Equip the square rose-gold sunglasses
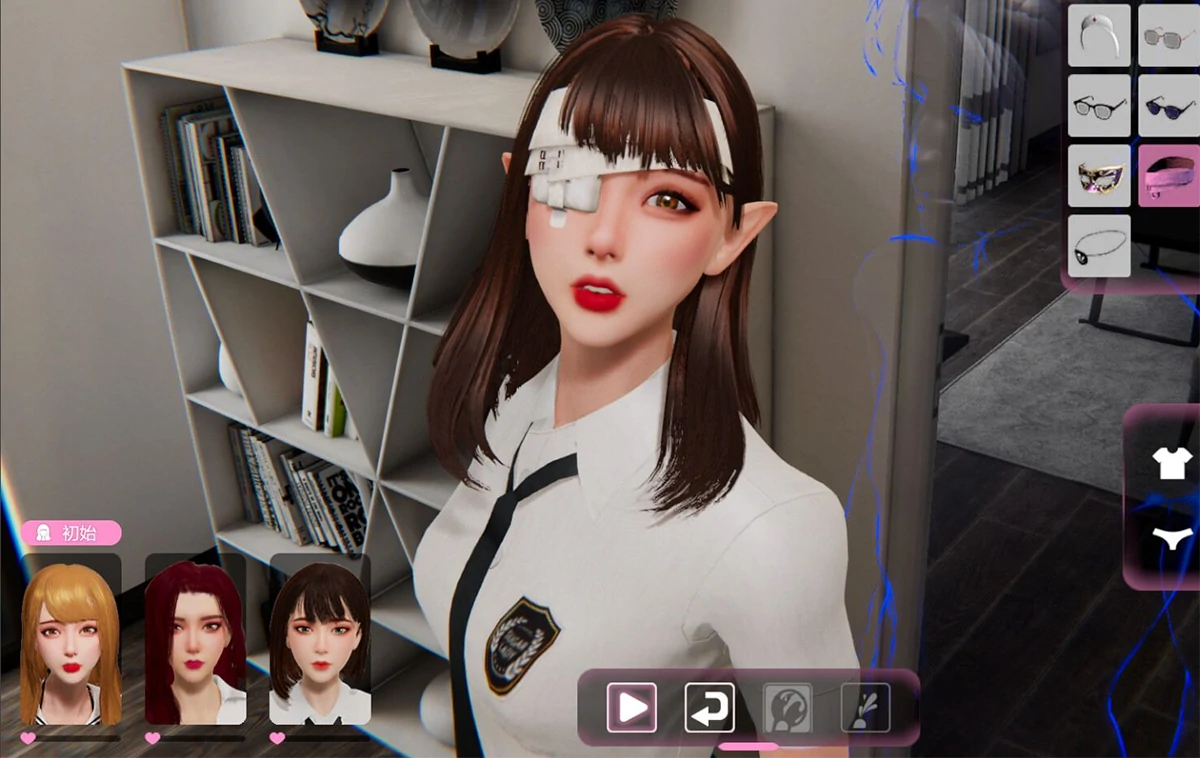Image resolution: width=1200 pixels, height=758 pixels. tap(1168, 36)
